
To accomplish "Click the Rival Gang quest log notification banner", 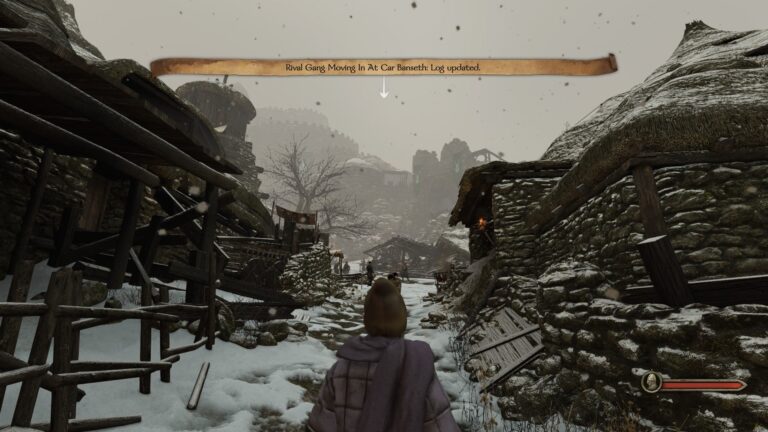I will (x=383, y=67).
